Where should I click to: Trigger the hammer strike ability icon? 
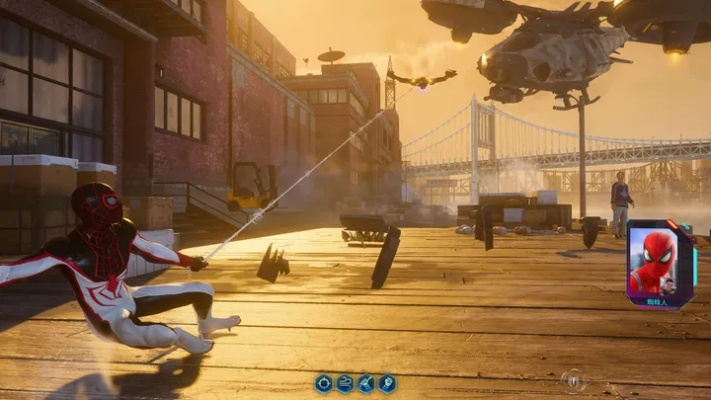click(x=366, y=383)
